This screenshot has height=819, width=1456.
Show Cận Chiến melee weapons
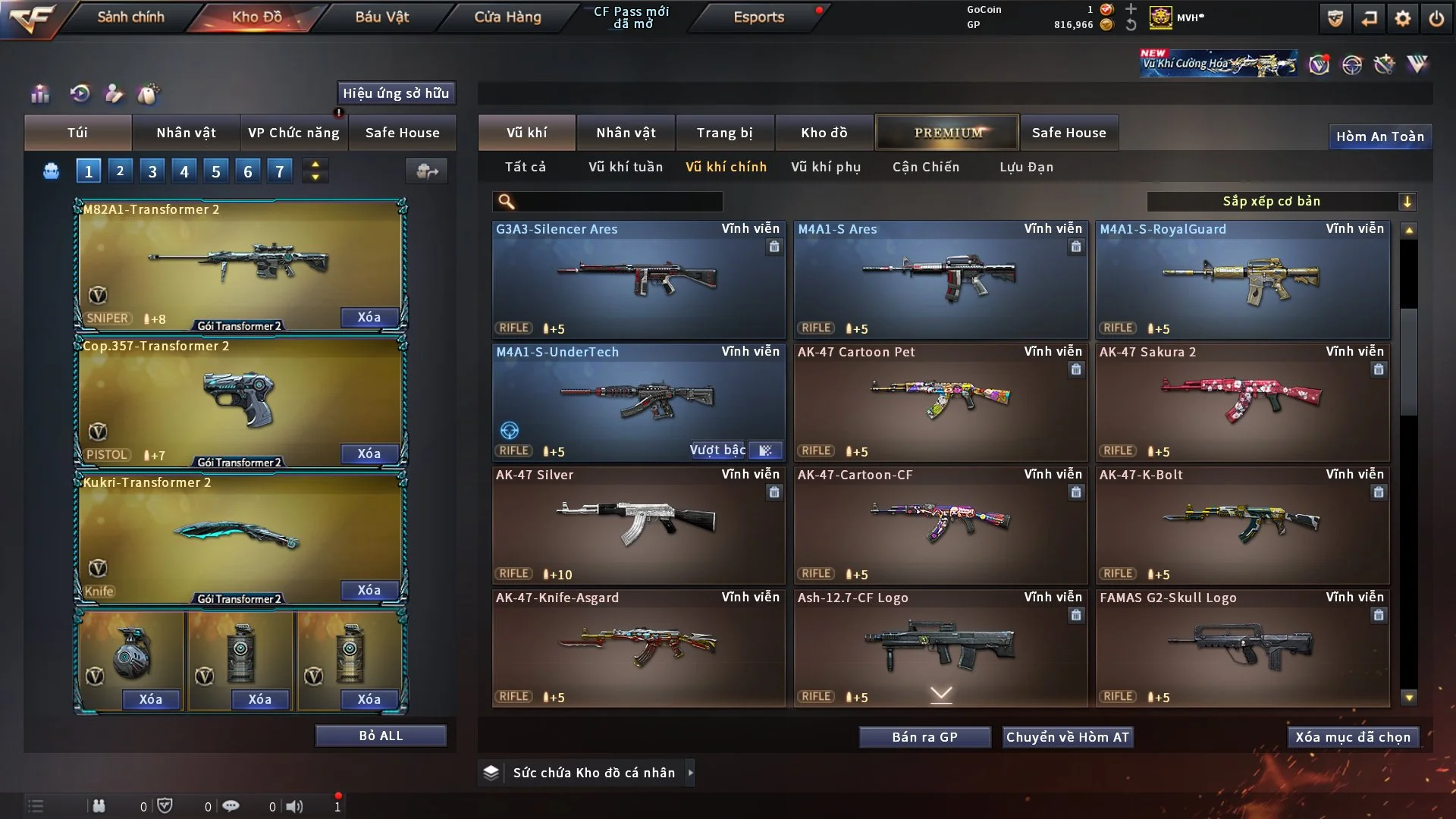click(925, 167)
